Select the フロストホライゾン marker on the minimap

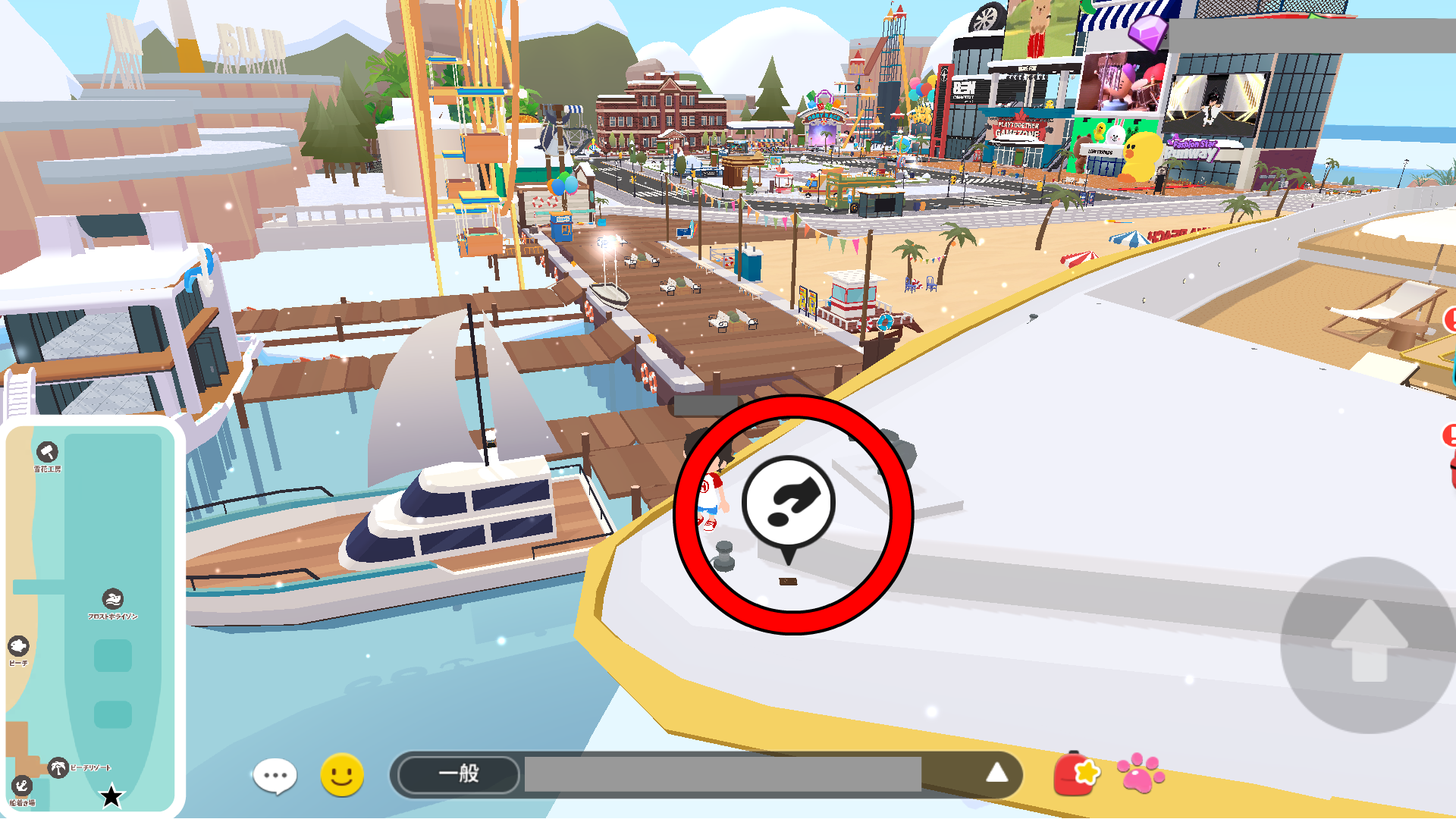[113, 599]
